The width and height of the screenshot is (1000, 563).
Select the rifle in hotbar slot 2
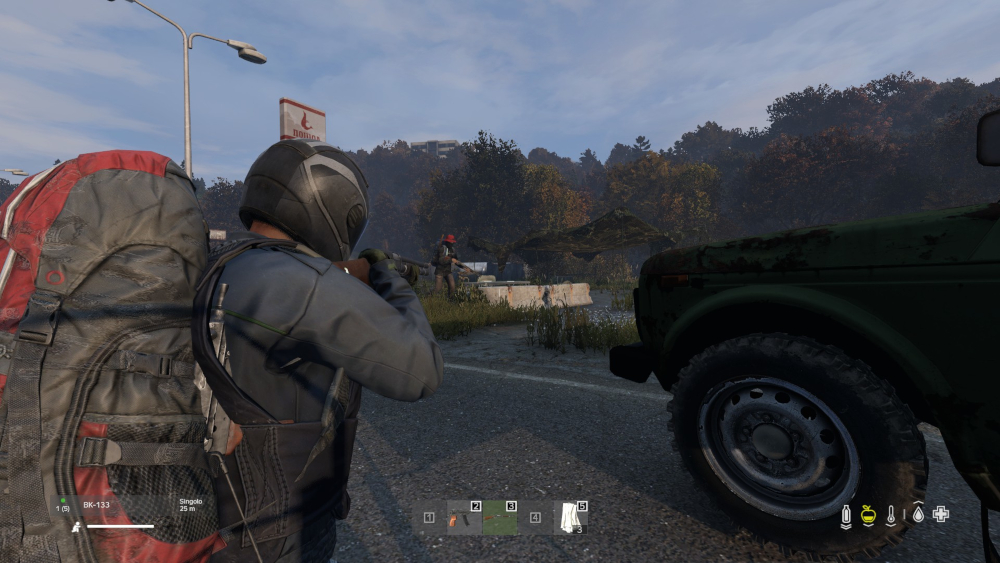tap(464, 518)
